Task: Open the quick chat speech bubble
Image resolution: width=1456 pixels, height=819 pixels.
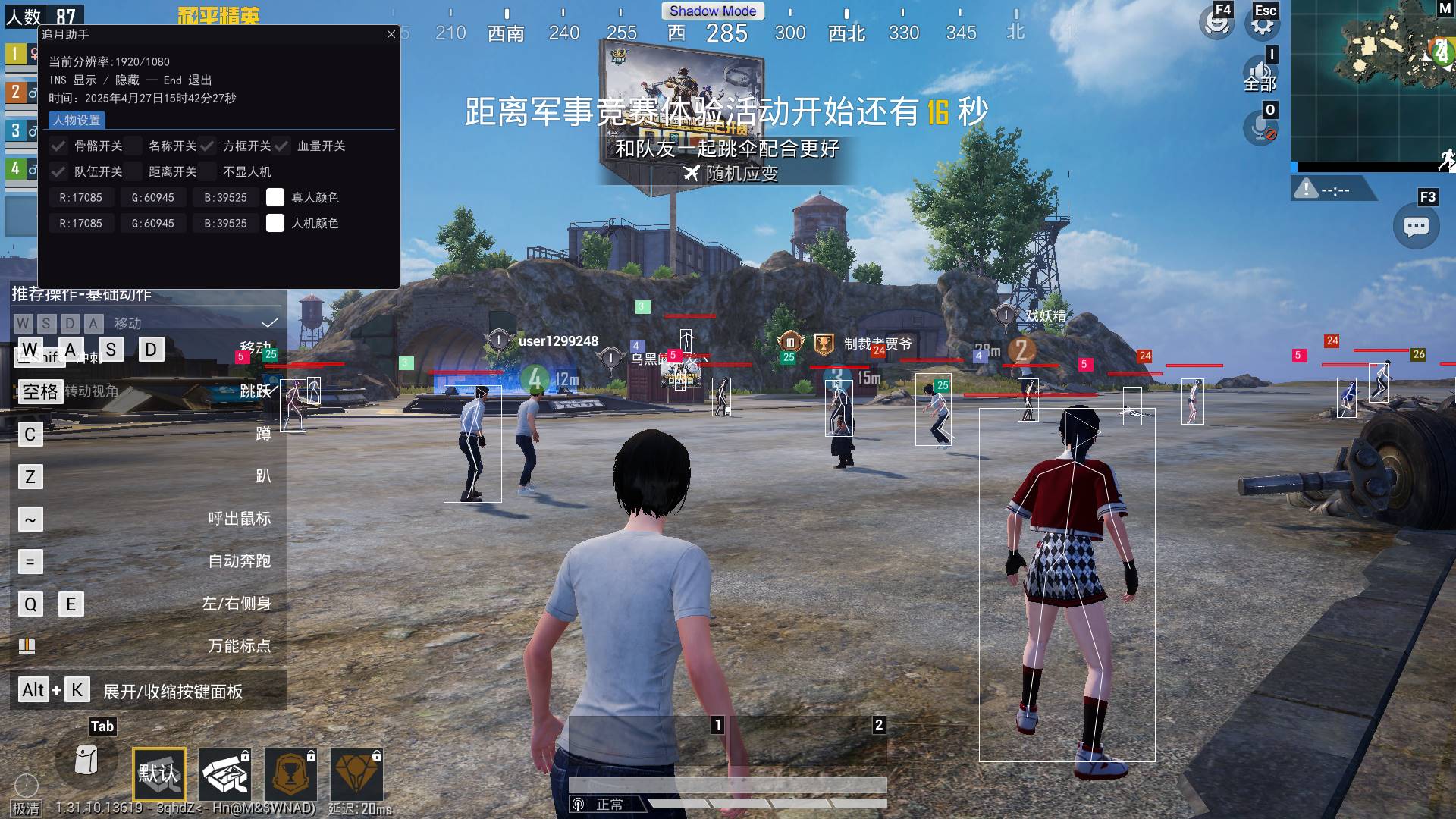Action: (1416, 226)
